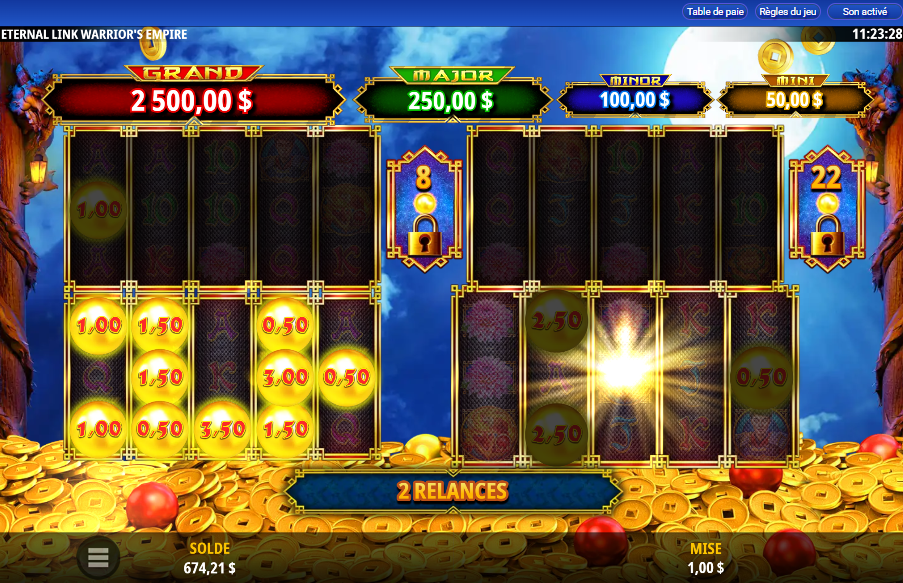Open the Table de paie paytable
This screenshot has width=903, height=583.
pyautogui.click(x=714, y=12)
